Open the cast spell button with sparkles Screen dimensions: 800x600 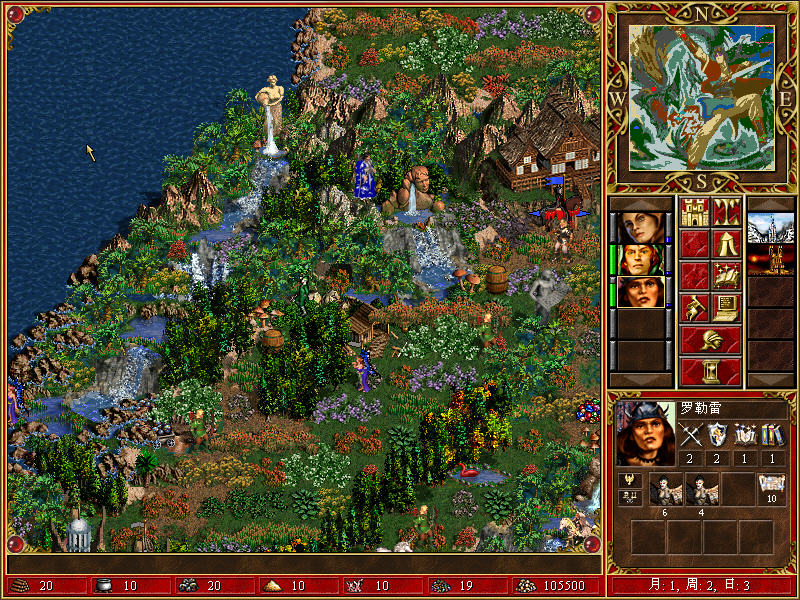click(x=726, y=275)
